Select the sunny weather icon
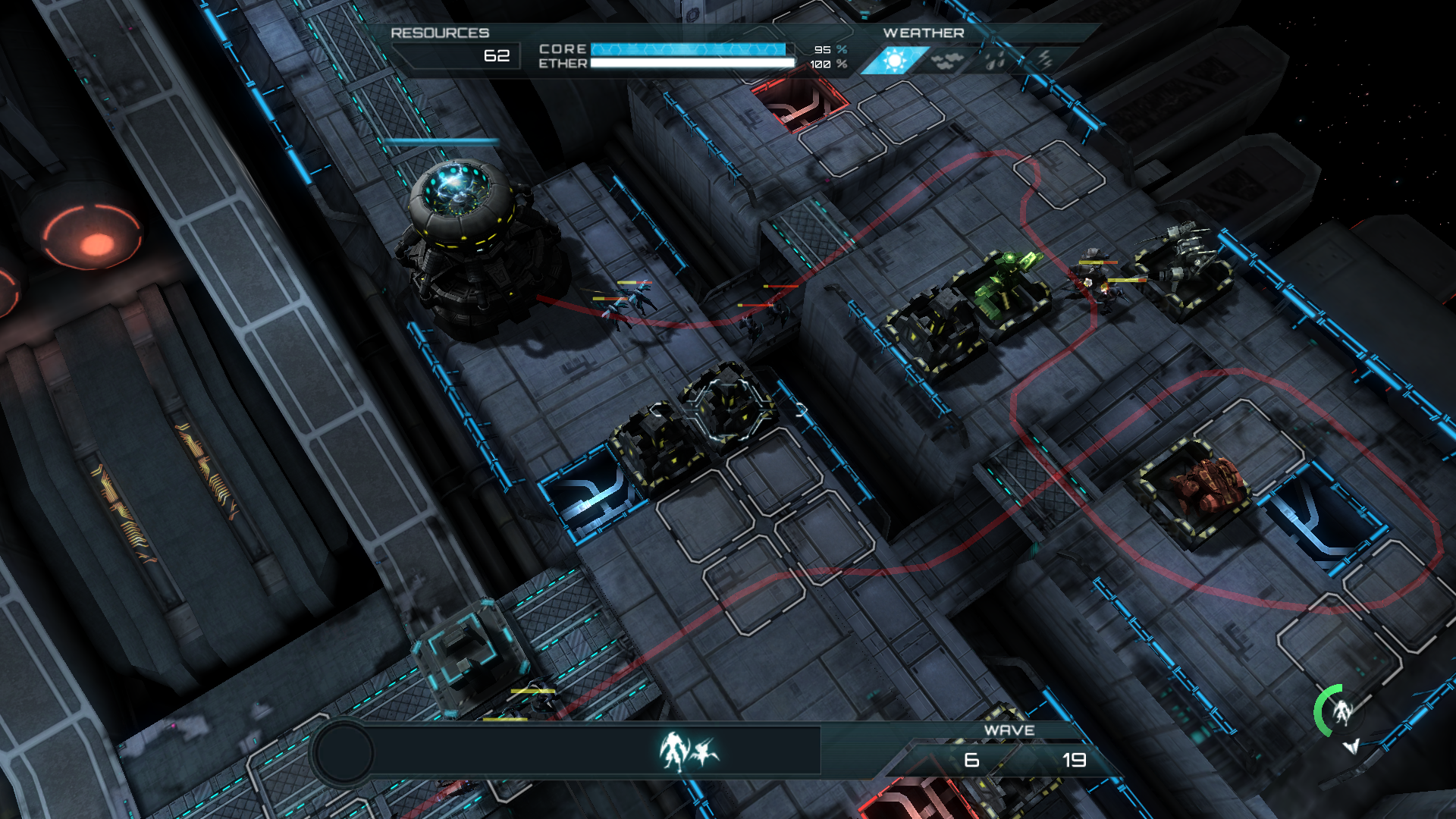The width and height of the screenshot is (1456, 819). 895,61
